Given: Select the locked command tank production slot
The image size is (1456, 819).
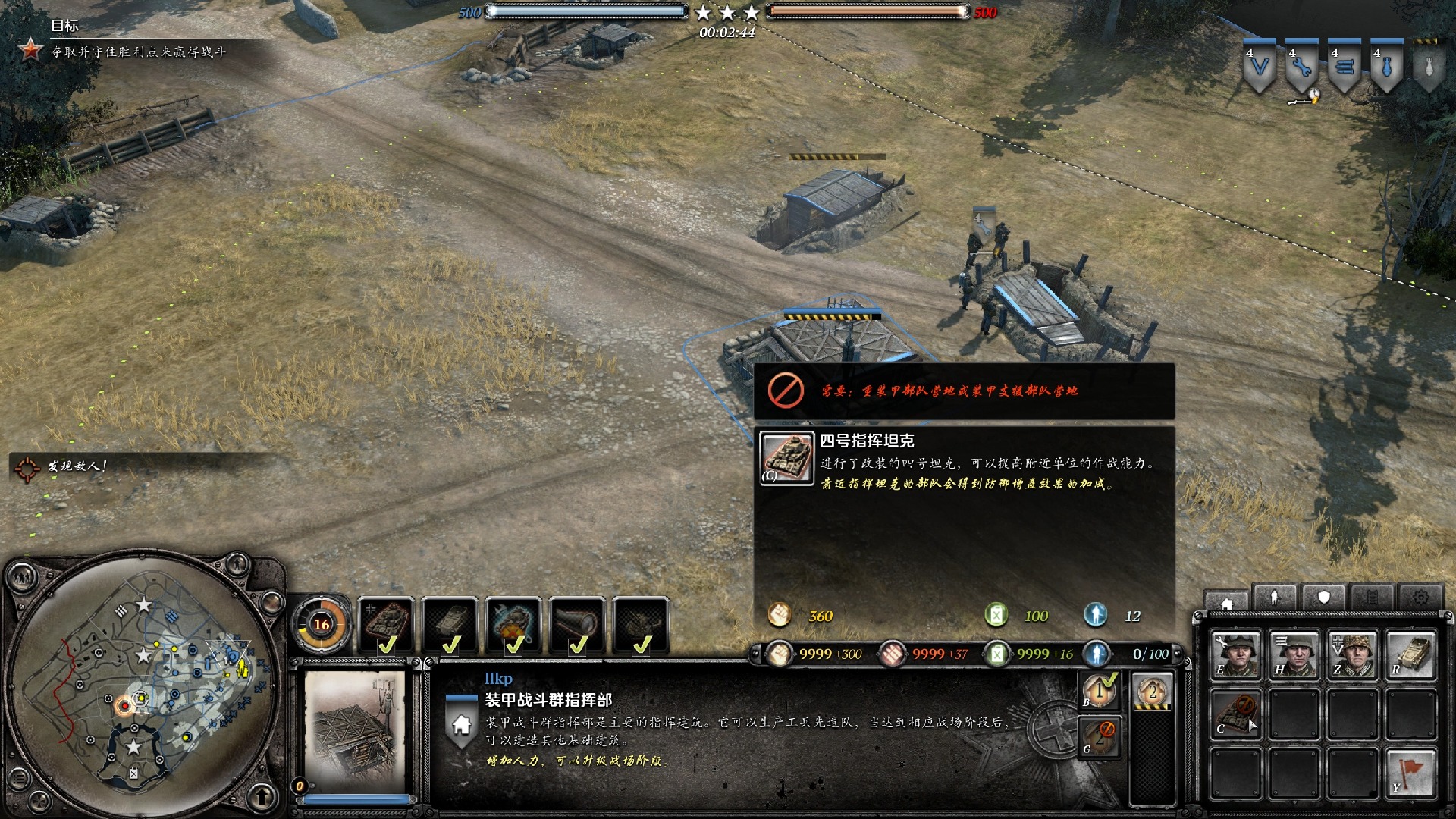Looking at the screenshot, I should 1235,714.
